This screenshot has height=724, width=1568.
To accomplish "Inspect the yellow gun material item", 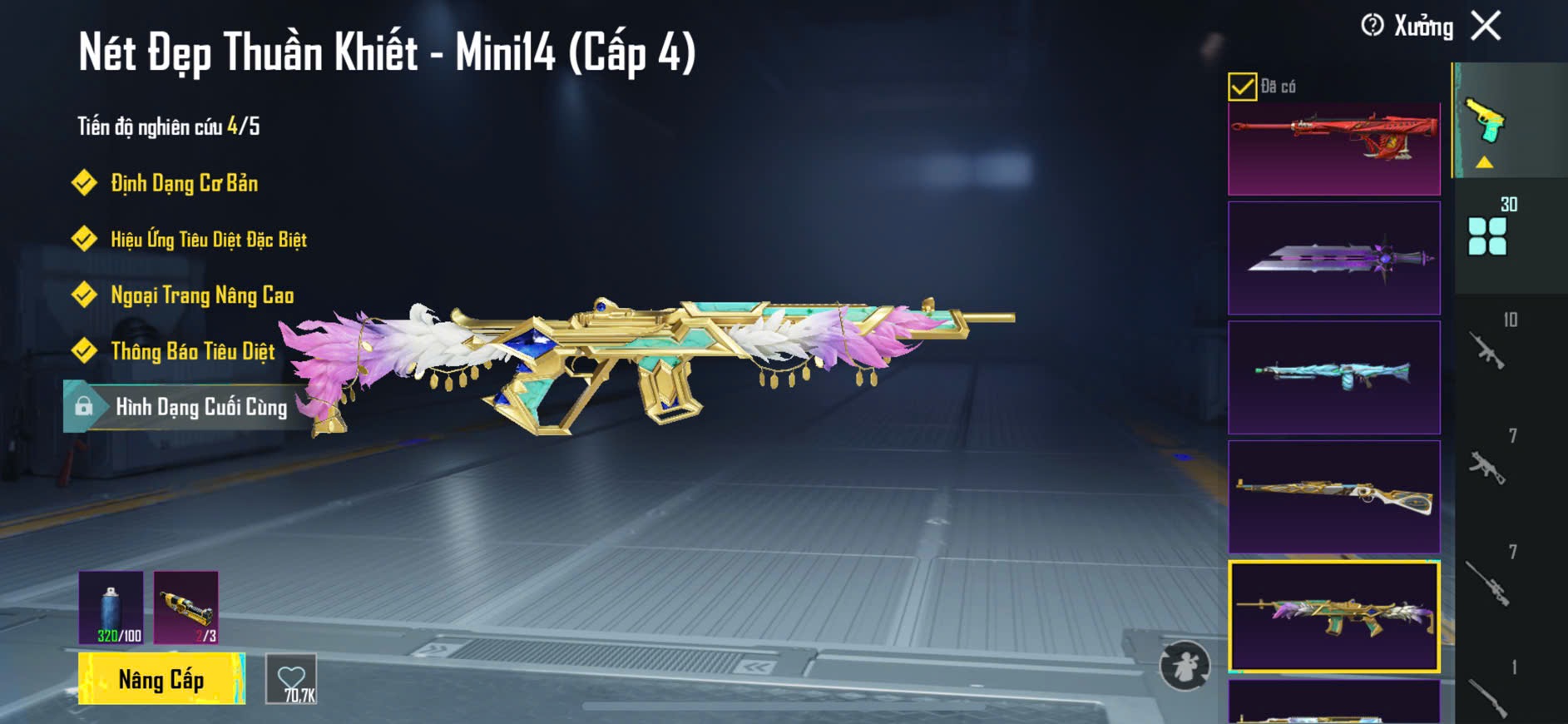I will click(186, 607).
